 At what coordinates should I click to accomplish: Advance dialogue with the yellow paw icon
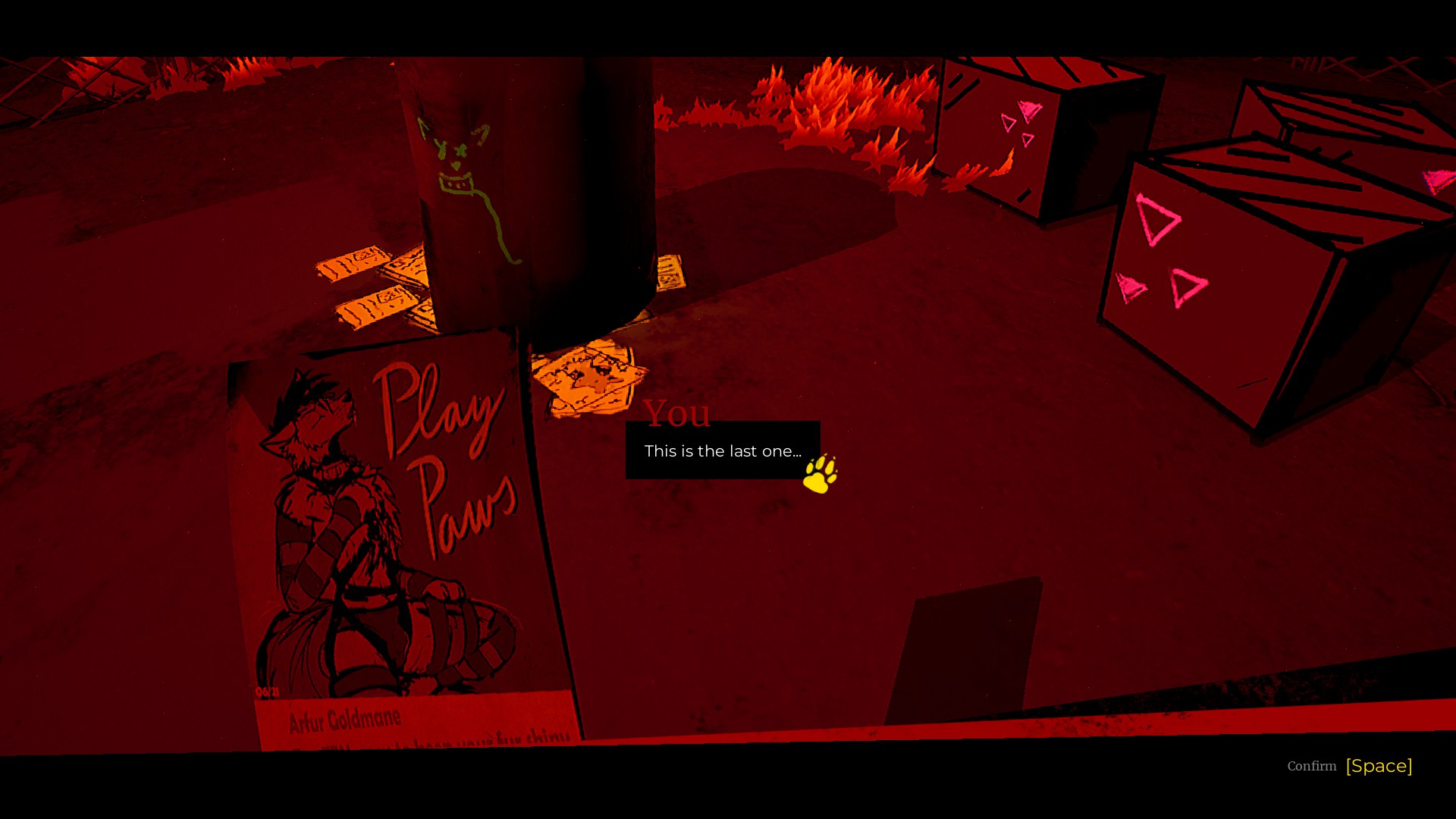point(820,475)
